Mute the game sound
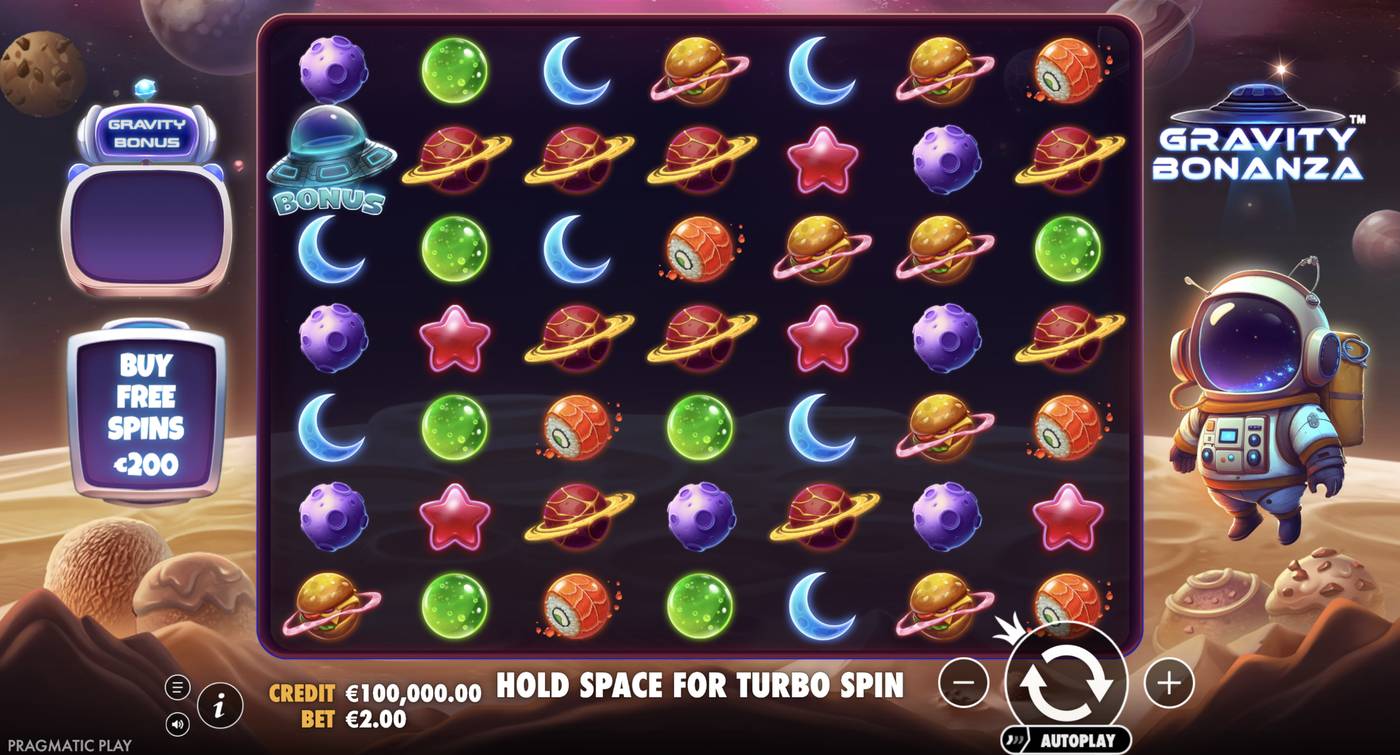1400x755 pixels. 178,722
